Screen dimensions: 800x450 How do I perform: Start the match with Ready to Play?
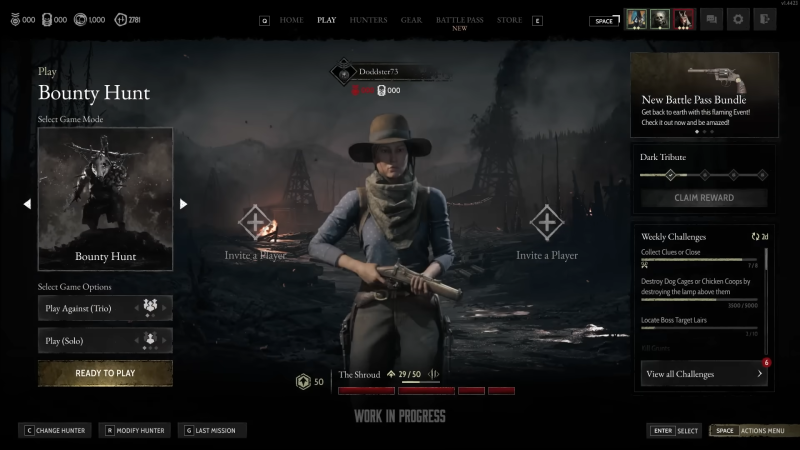click(105, 373)
